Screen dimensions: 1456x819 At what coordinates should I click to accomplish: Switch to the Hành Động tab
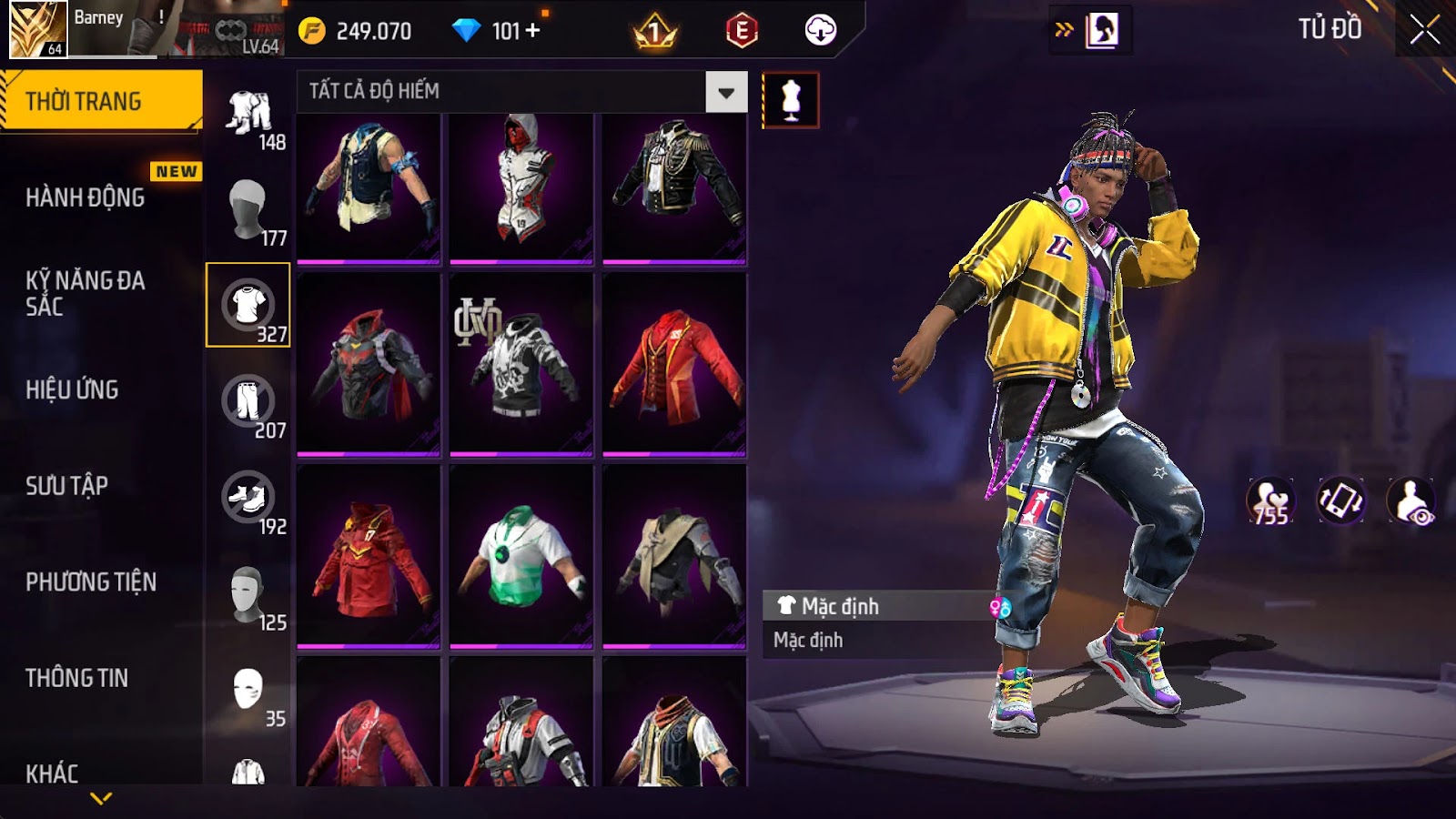tap(85, 197)
